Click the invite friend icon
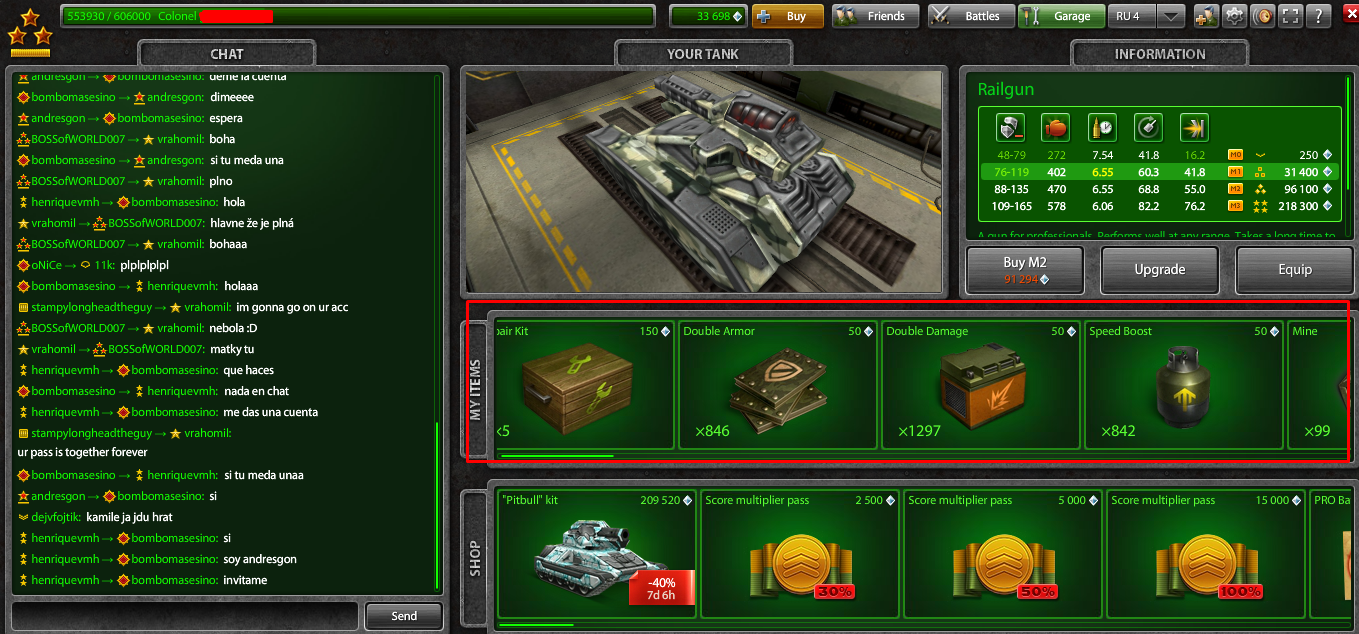 coord(1206,16)
